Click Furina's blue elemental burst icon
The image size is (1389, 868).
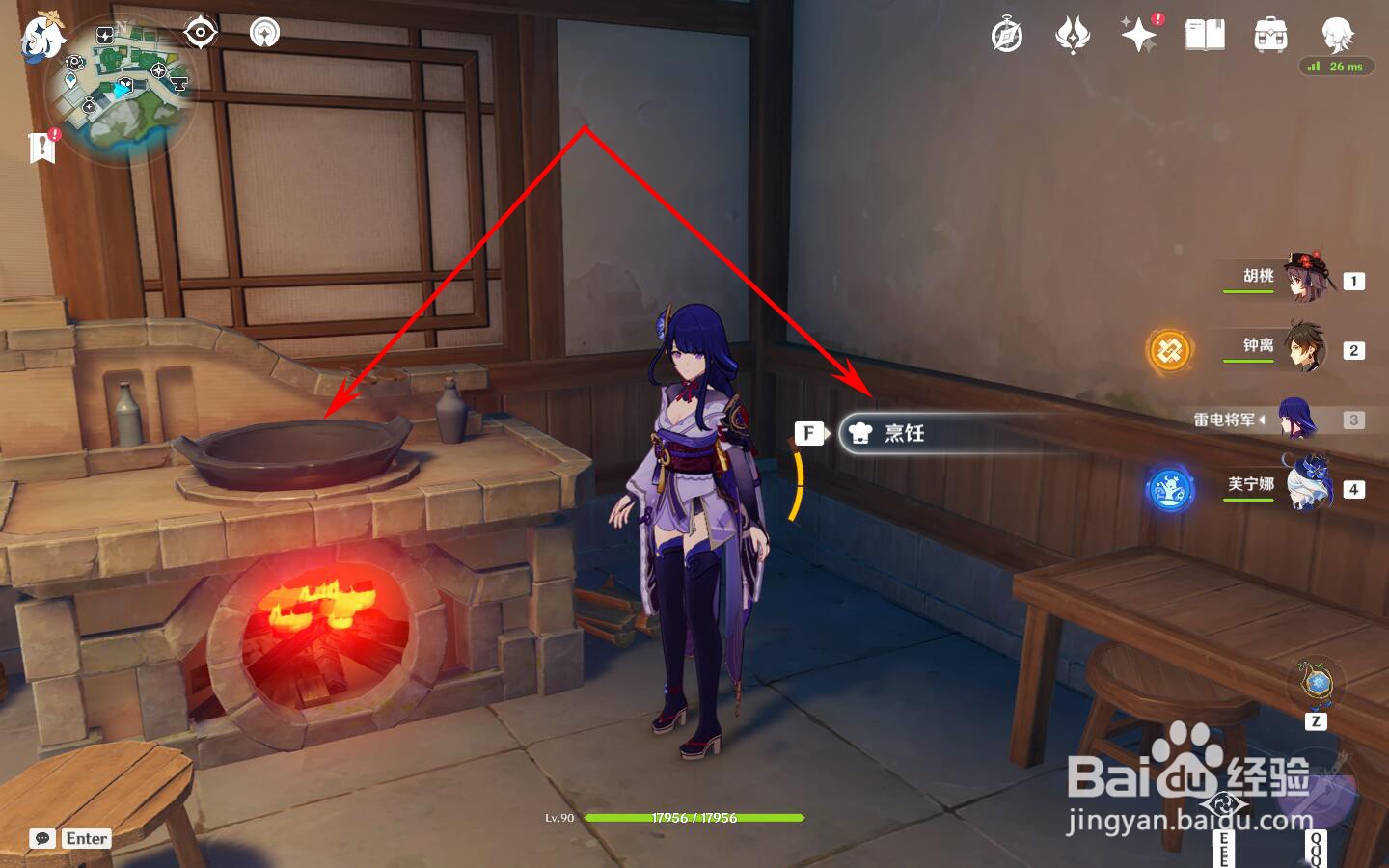click(1170, 486)
